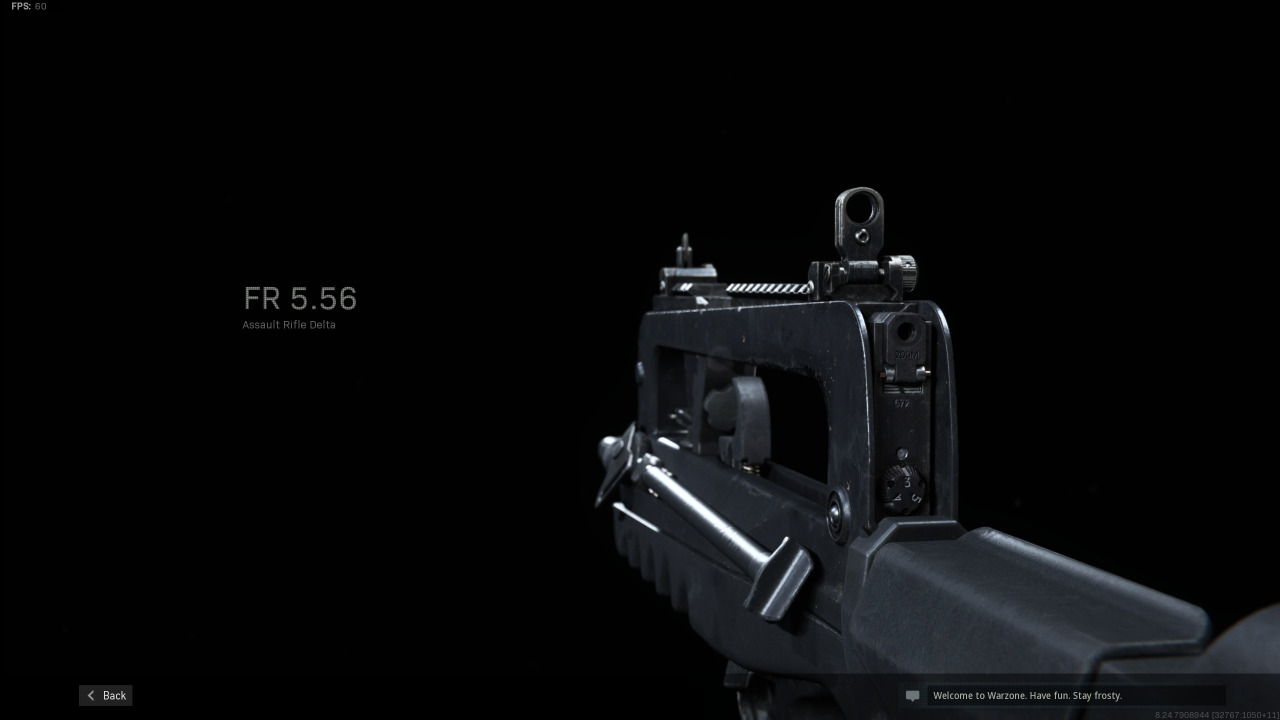
Task: Click the left-arrow icon inside the Back button
Action: pyautogui.click(x=91, y=695)
